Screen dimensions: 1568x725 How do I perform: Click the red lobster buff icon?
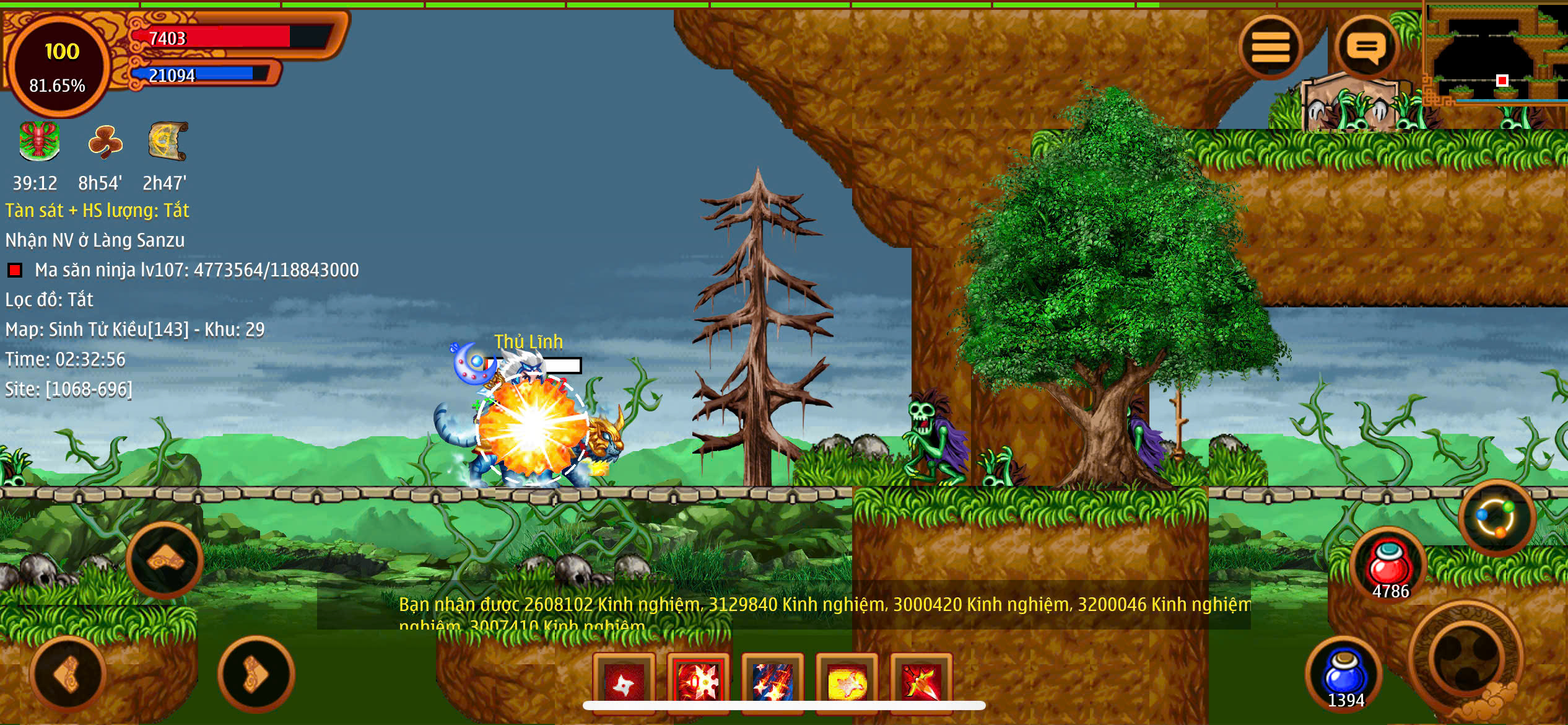point(39,141)
